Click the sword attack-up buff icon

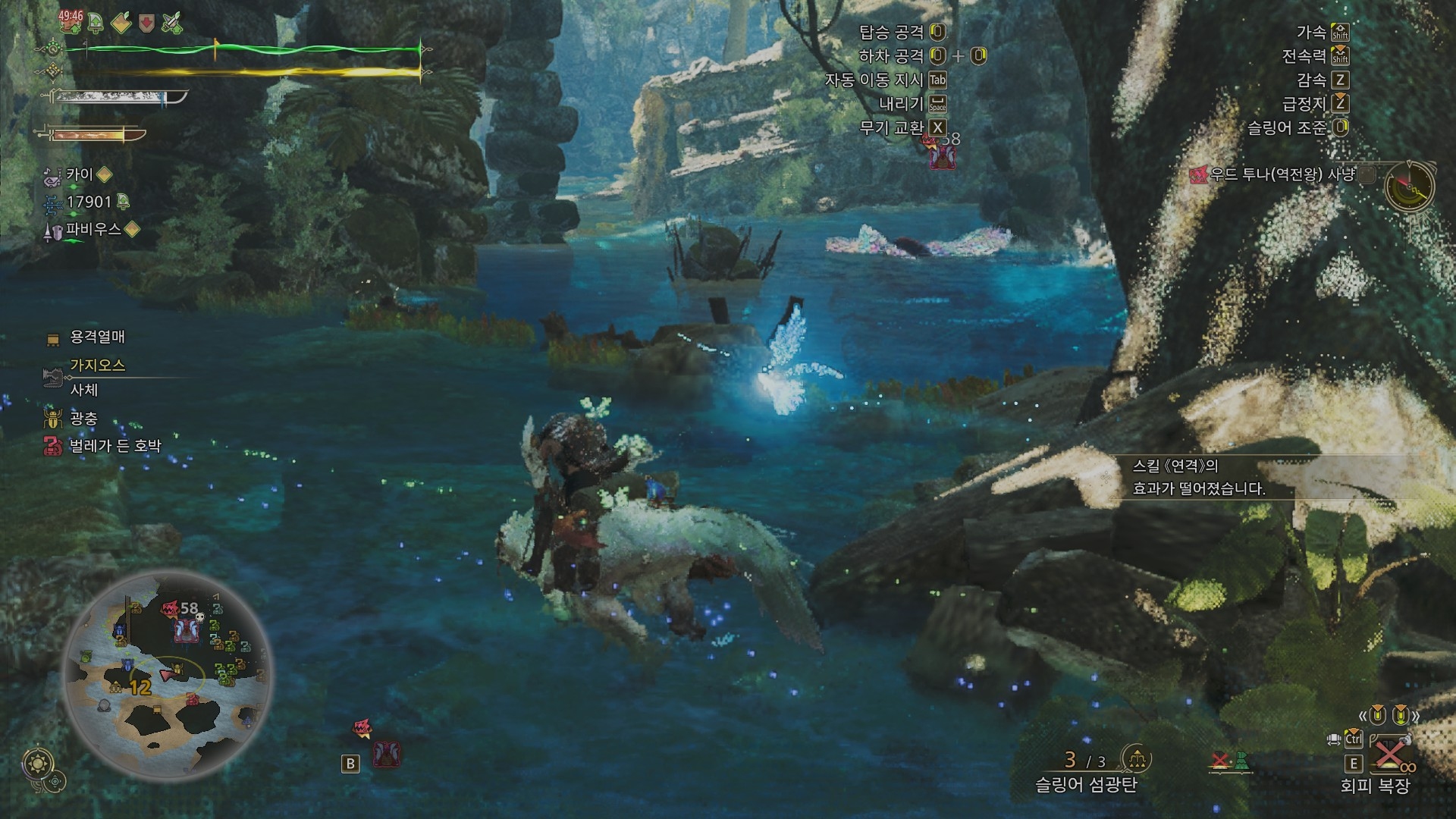[x=172, y=23]
